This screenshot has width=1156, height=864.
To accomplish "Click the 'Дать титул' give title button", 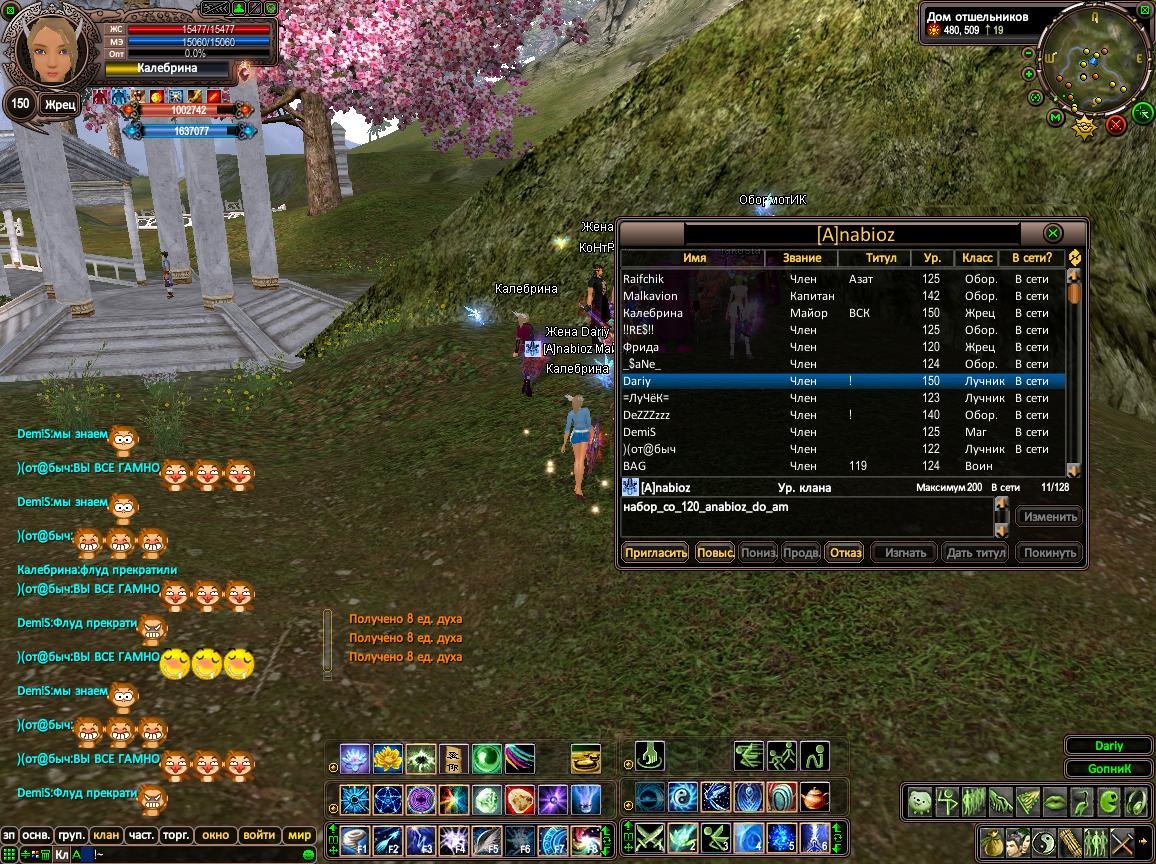I will 975,552.
